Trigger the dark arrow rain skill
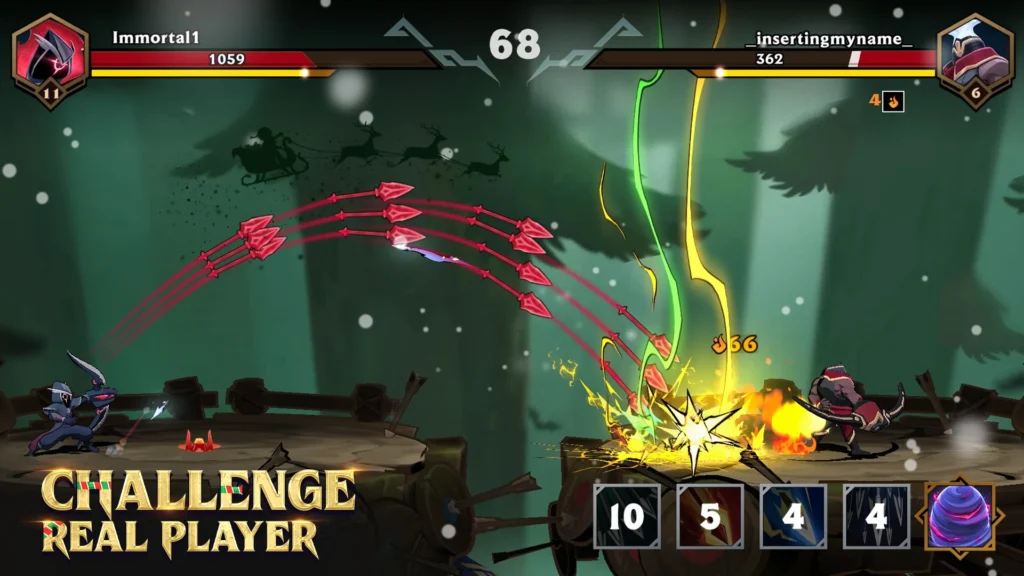1024x576 pixels. coord(876,516)
